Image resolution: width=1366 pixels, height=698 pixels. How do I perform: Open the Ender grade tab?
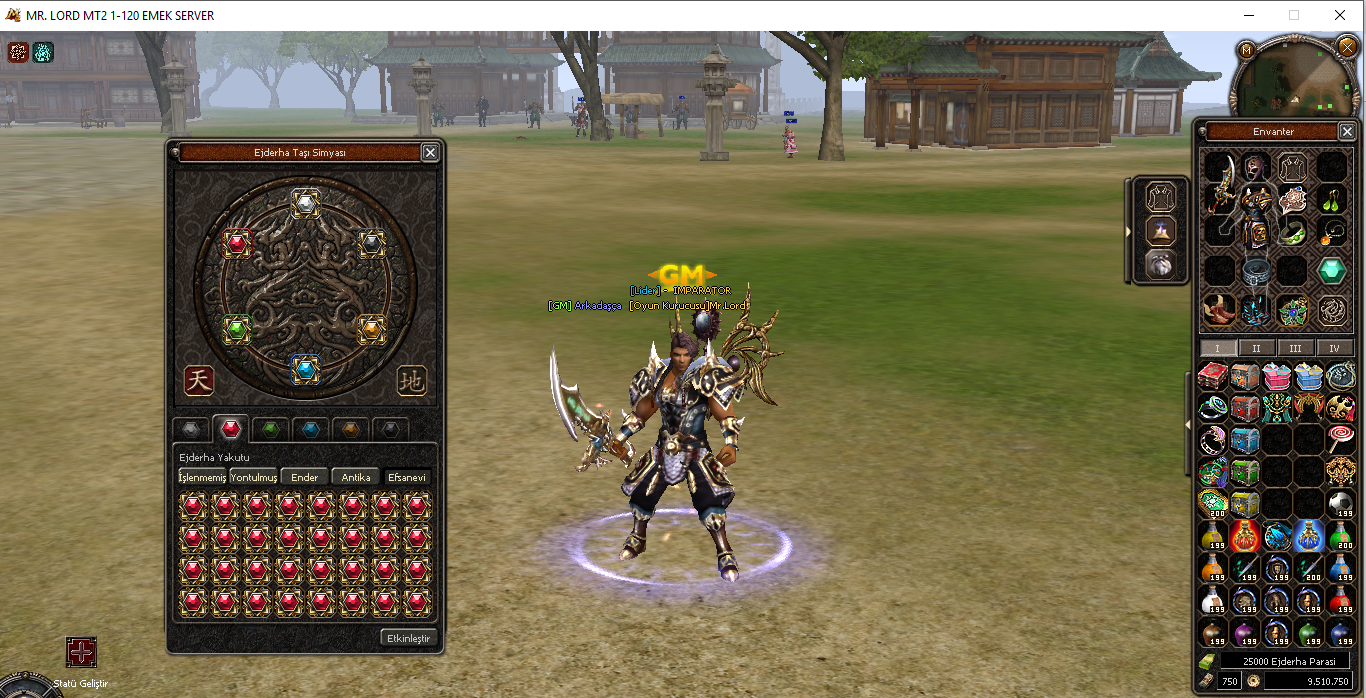pos(304,477)
